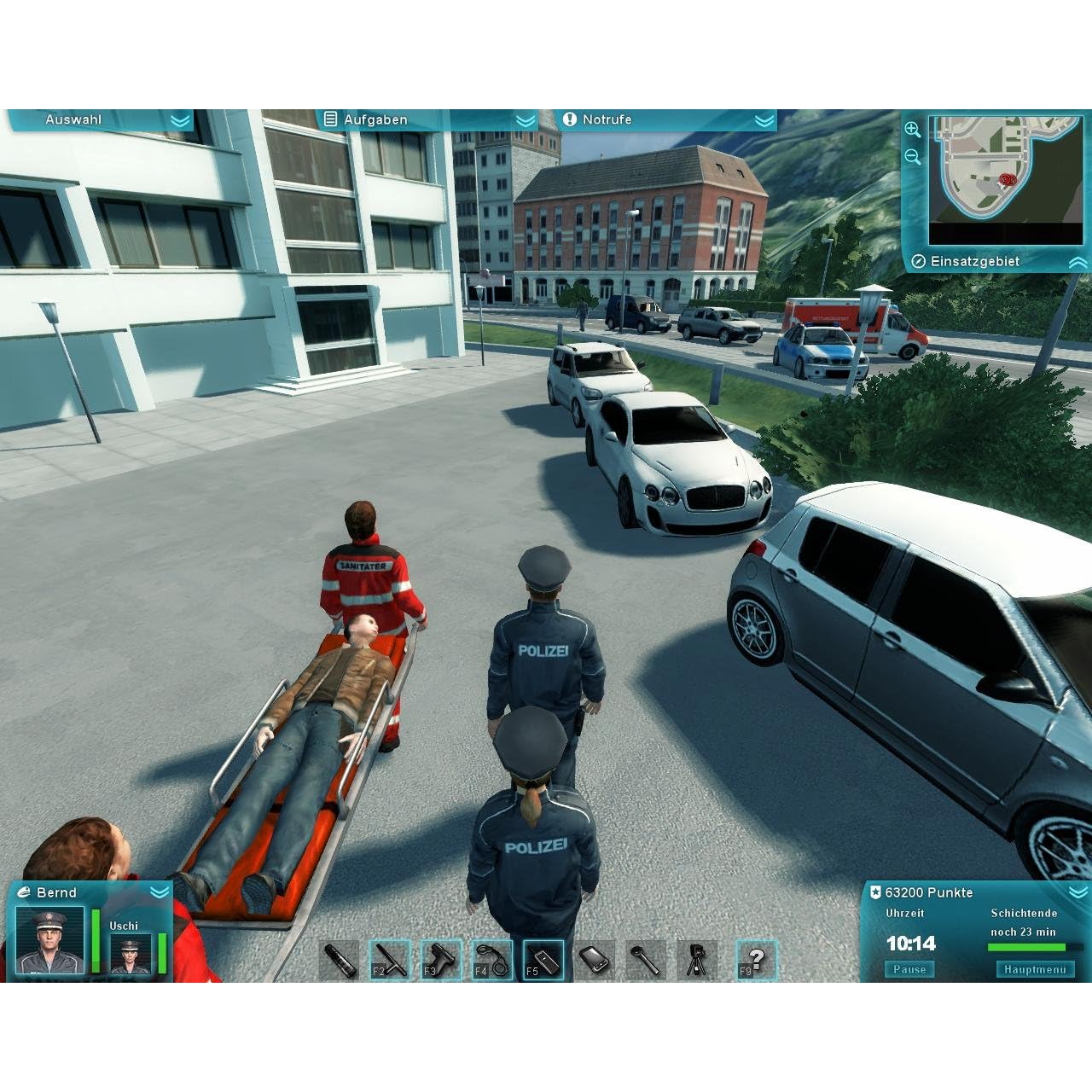The width and height of the screenshot is (1092, 1092).
Task: Equip the police baton
Action: click(x=390, y=960)
